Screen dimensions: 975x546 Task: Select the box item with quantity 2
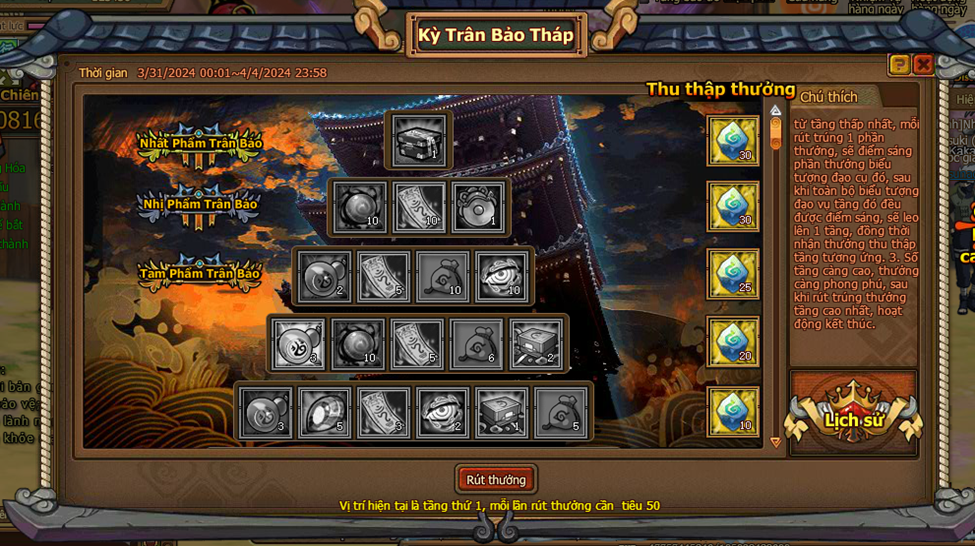pyautogui.click(x=536, y=344)
